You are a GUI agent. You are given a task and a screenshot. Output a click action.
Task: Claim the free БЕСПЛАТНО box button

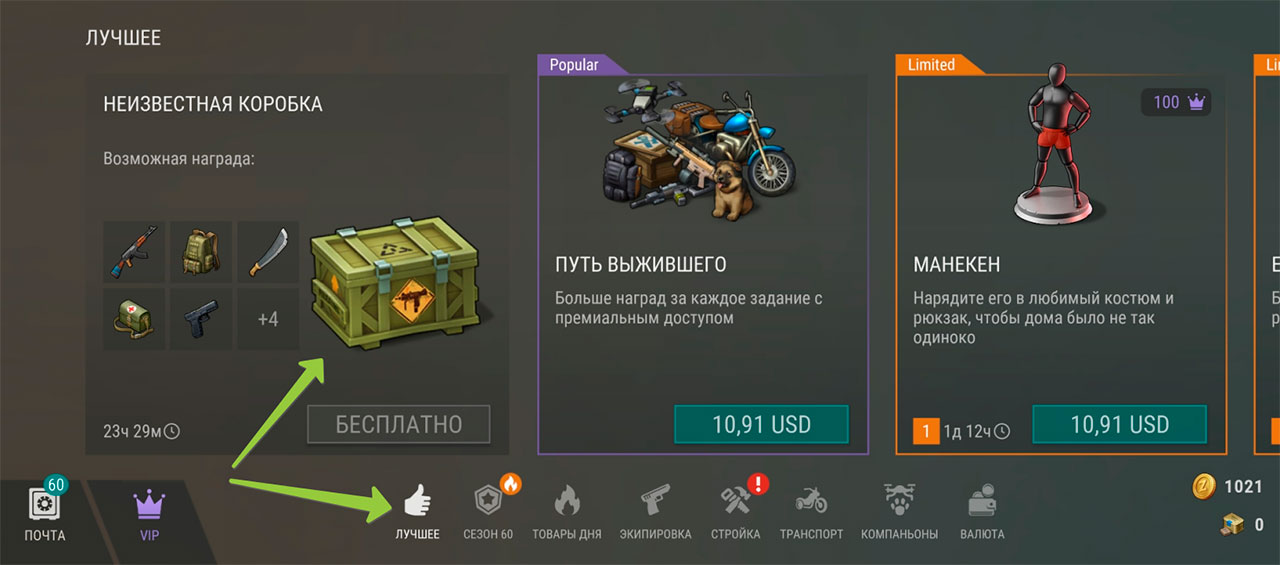click(398, 424)
